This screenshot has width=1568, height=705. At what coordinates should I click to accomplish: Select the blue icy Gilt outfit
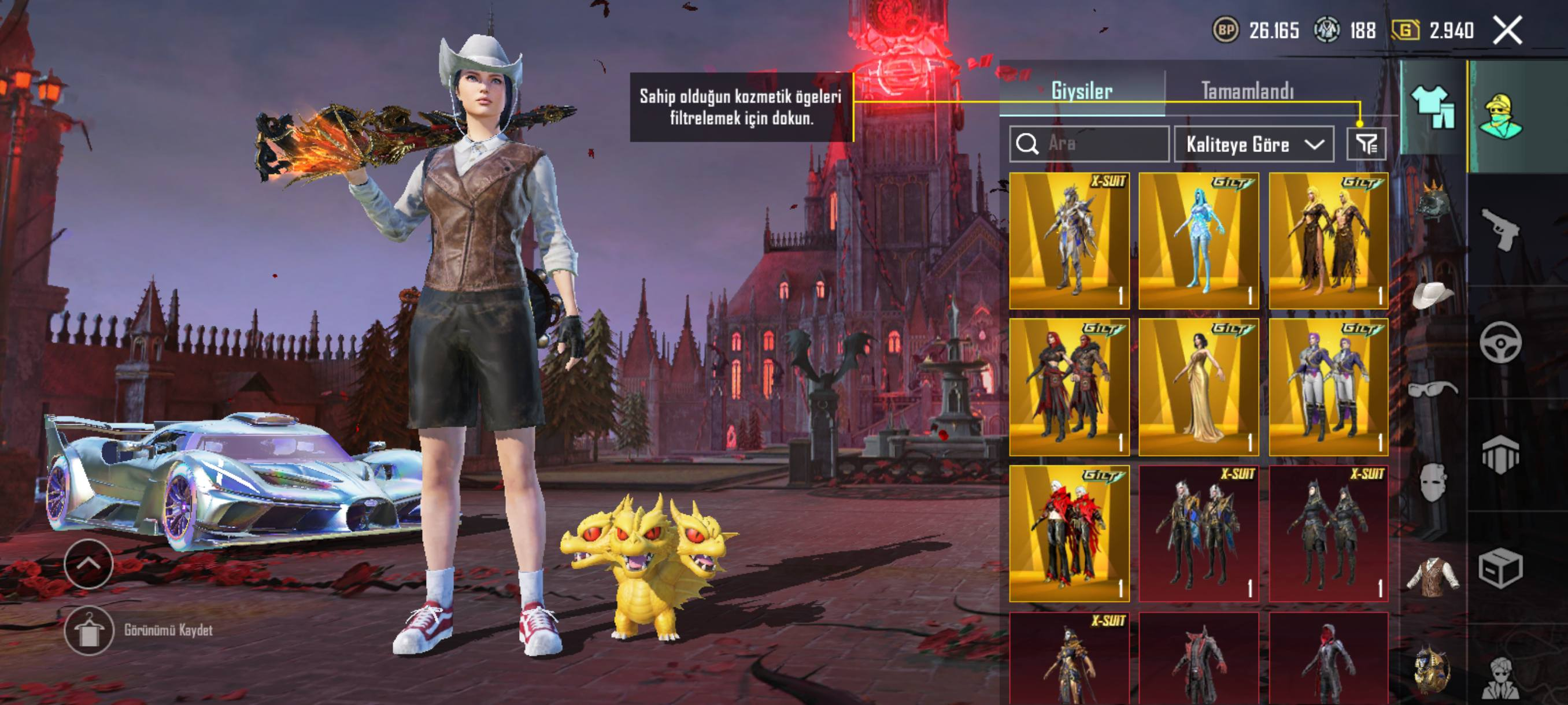point(1198,241)
